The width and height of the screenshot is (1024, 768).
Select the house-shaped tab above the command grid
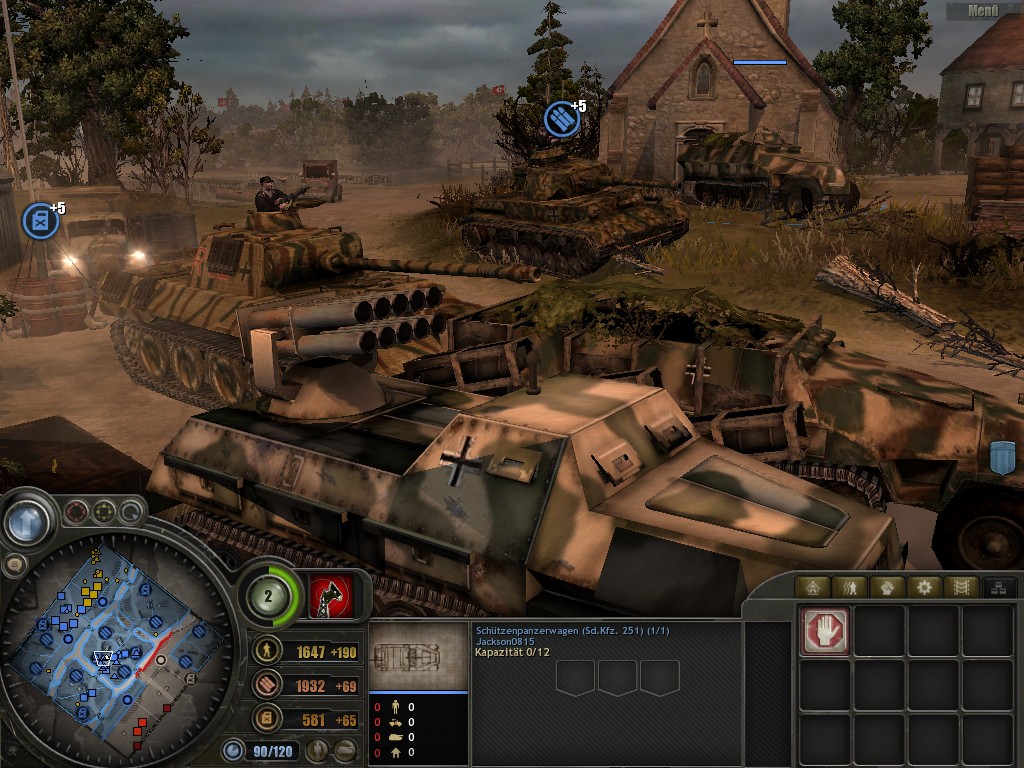pos(812,587)
